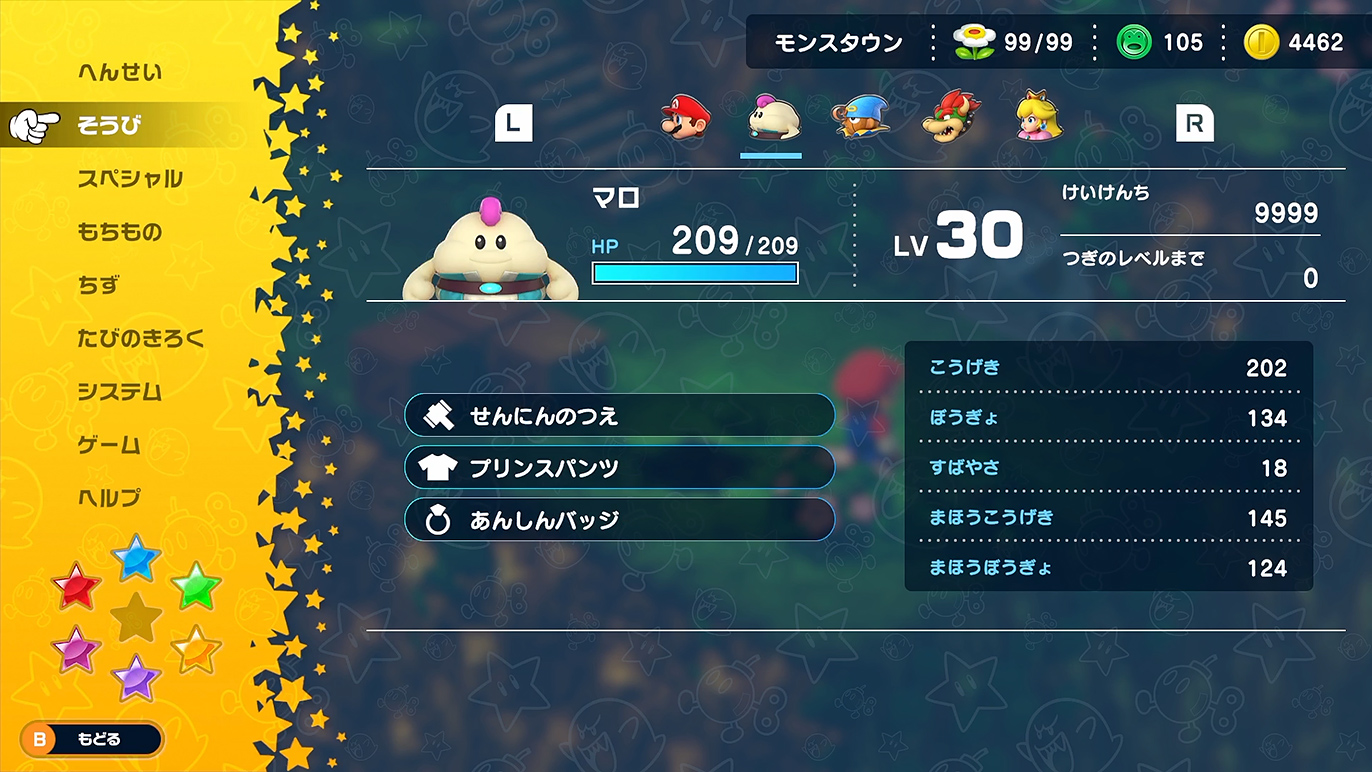Select たびのきろく journal entry

(x=141, y=338)
